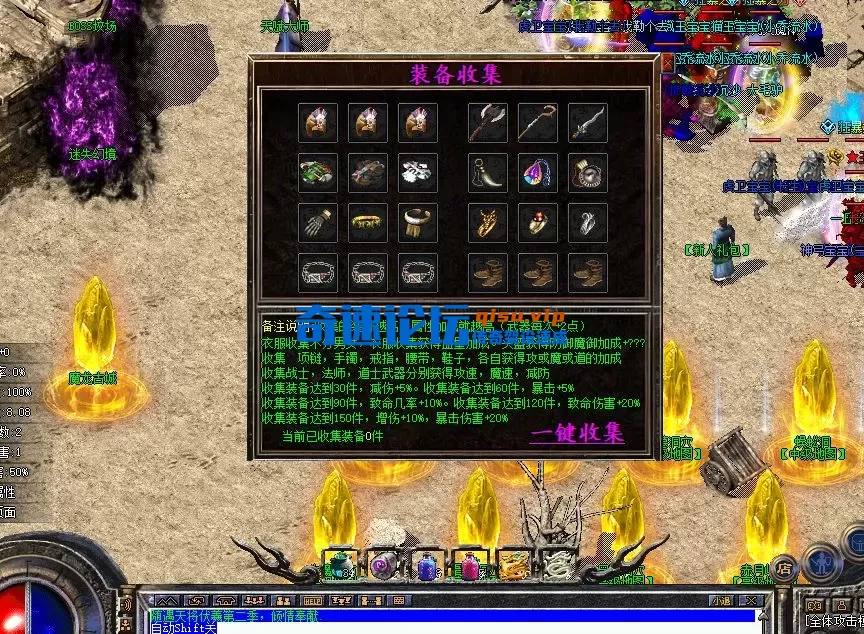This screenshot has height=634, width=864.
Task: Select the golden dragon ring slot
Action: [x=488, y=223]
